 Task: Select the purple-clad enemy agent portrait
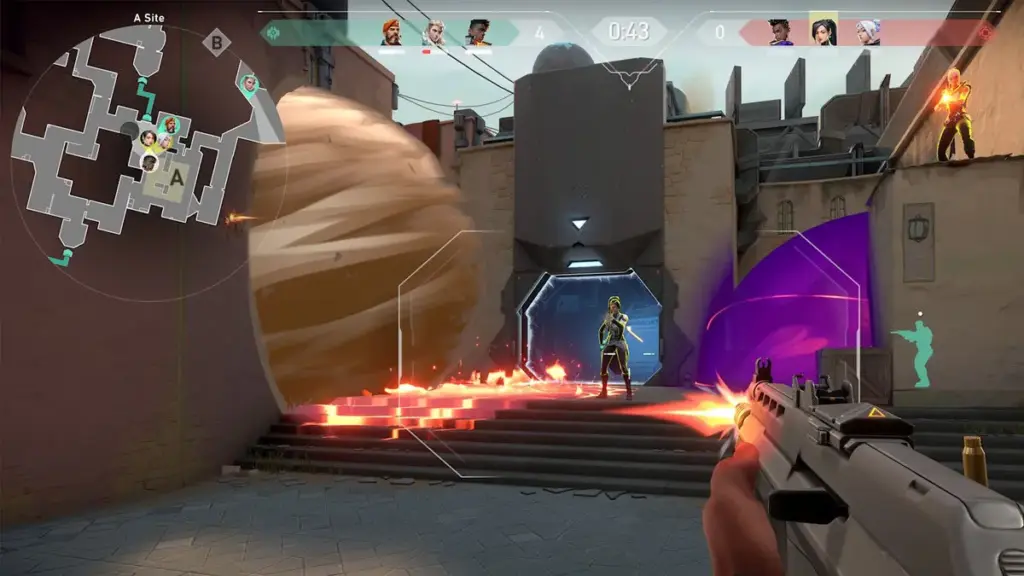click(780, 32)
